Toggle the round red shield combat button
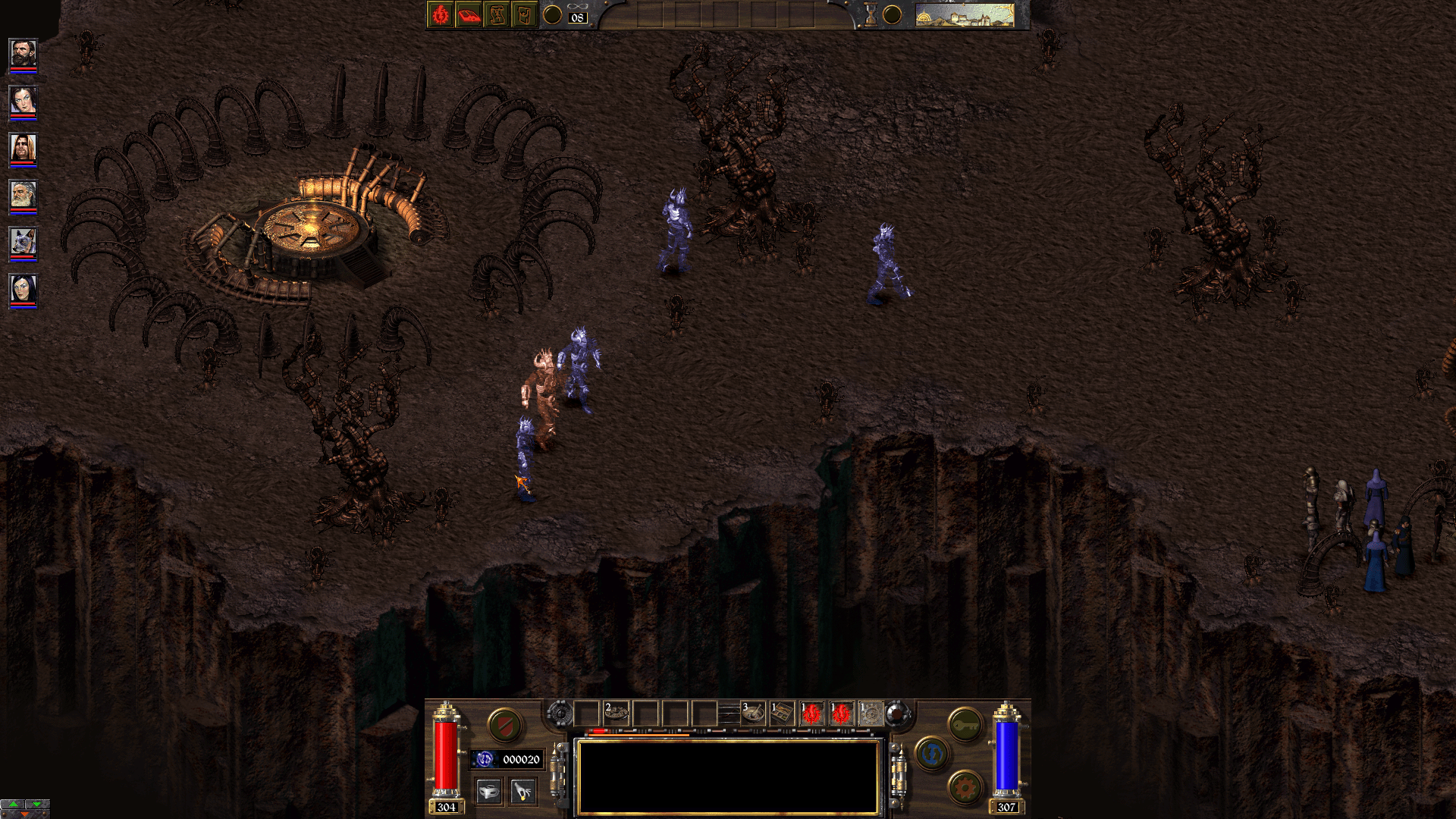 click(504, 725)
